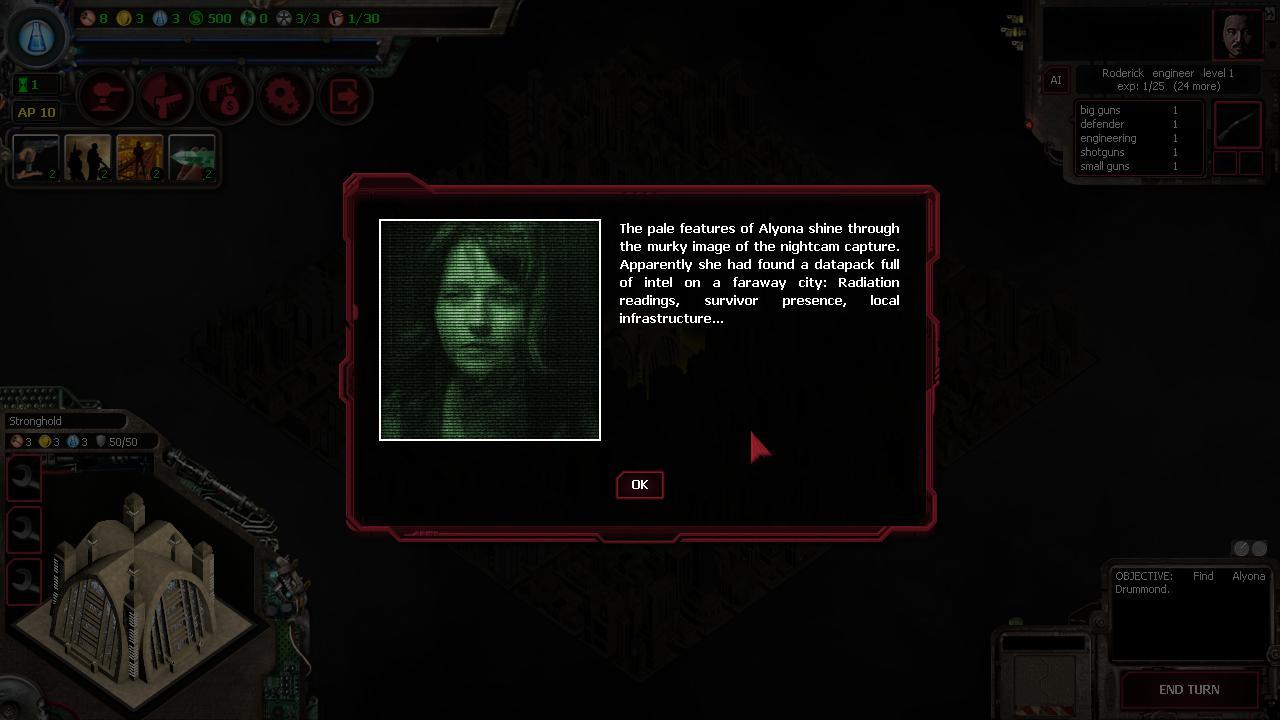Click the middle wrench upgrade slot
This screenshot has width=1280, height=720.
pos(24,530)
